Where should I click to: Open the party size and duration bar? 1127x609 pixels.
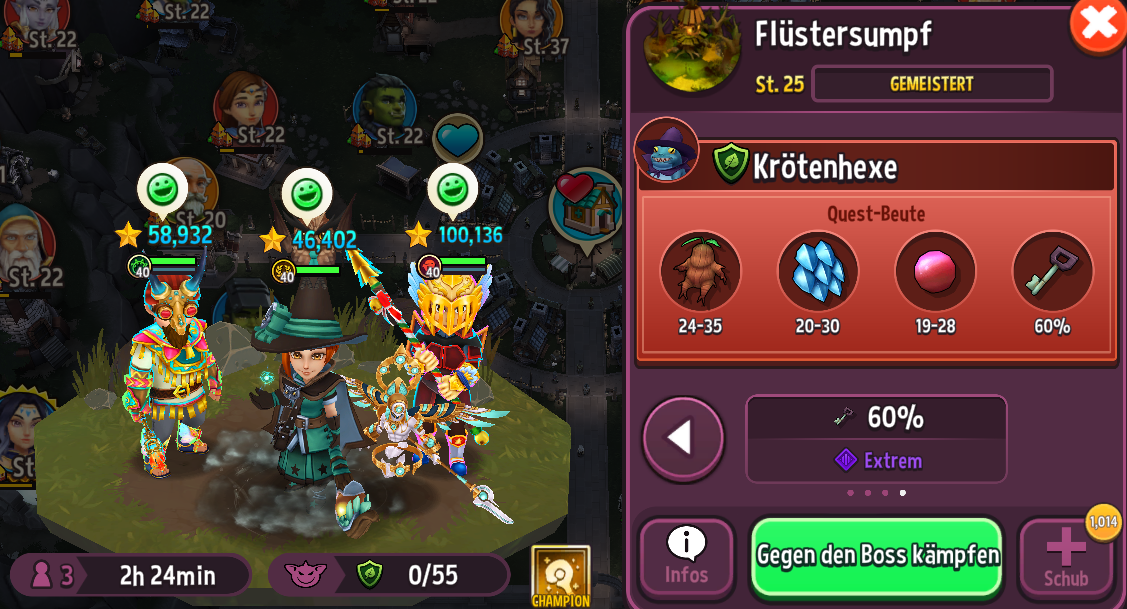coord(131,575)
